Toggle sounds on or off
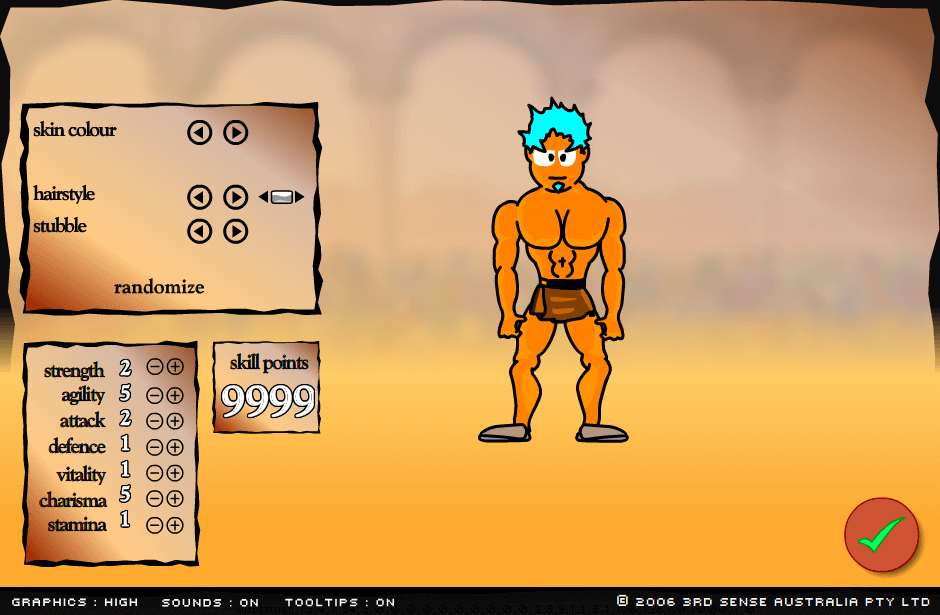940x615 pixels. point(210,602)
